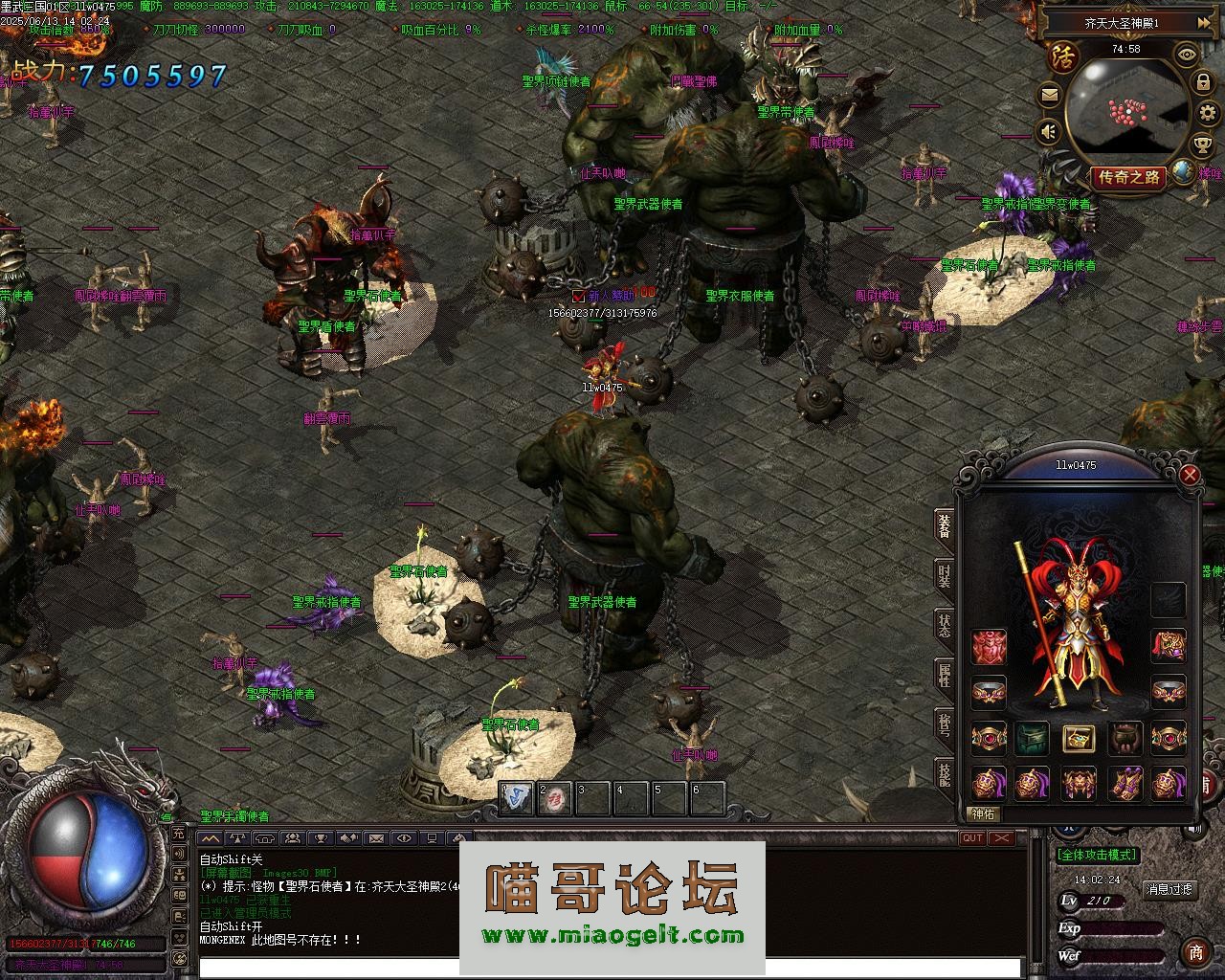The width and height of the screenshot is (1225, 980).
Task: Open the trophy ranking icon
Action: point(1205,145)
